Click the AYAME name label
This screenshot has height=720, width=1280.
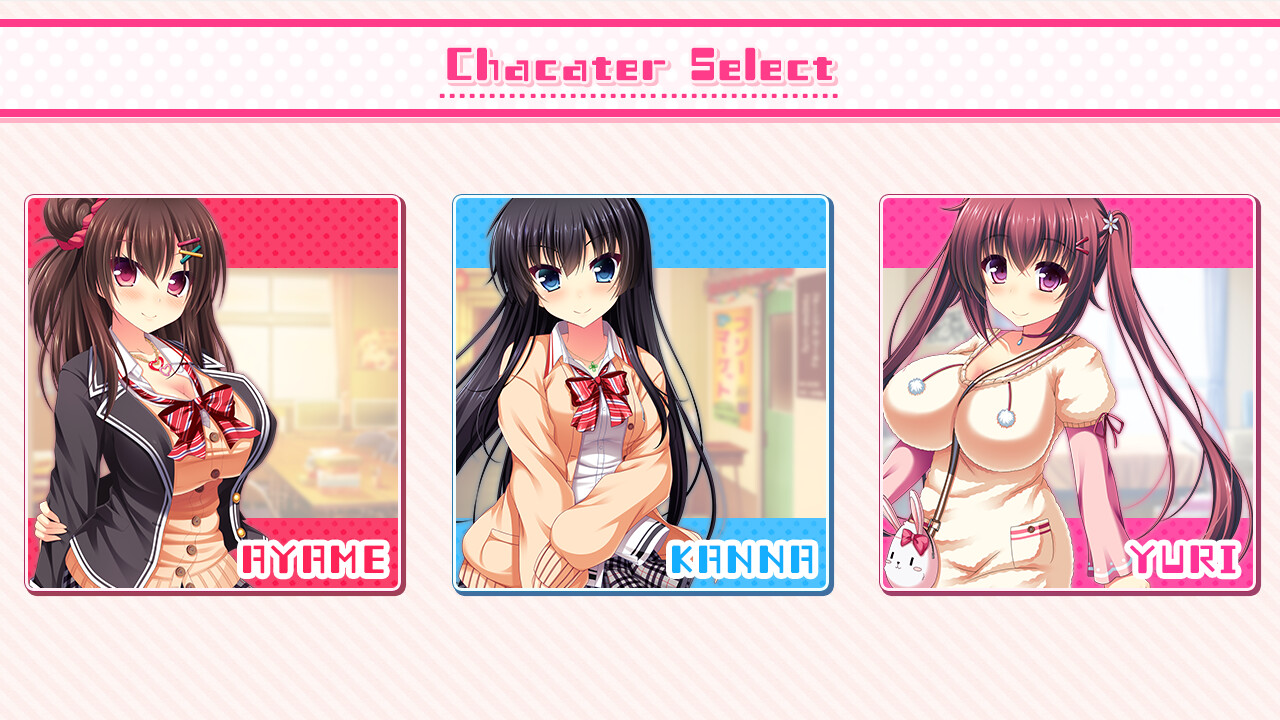coord(315,560)
